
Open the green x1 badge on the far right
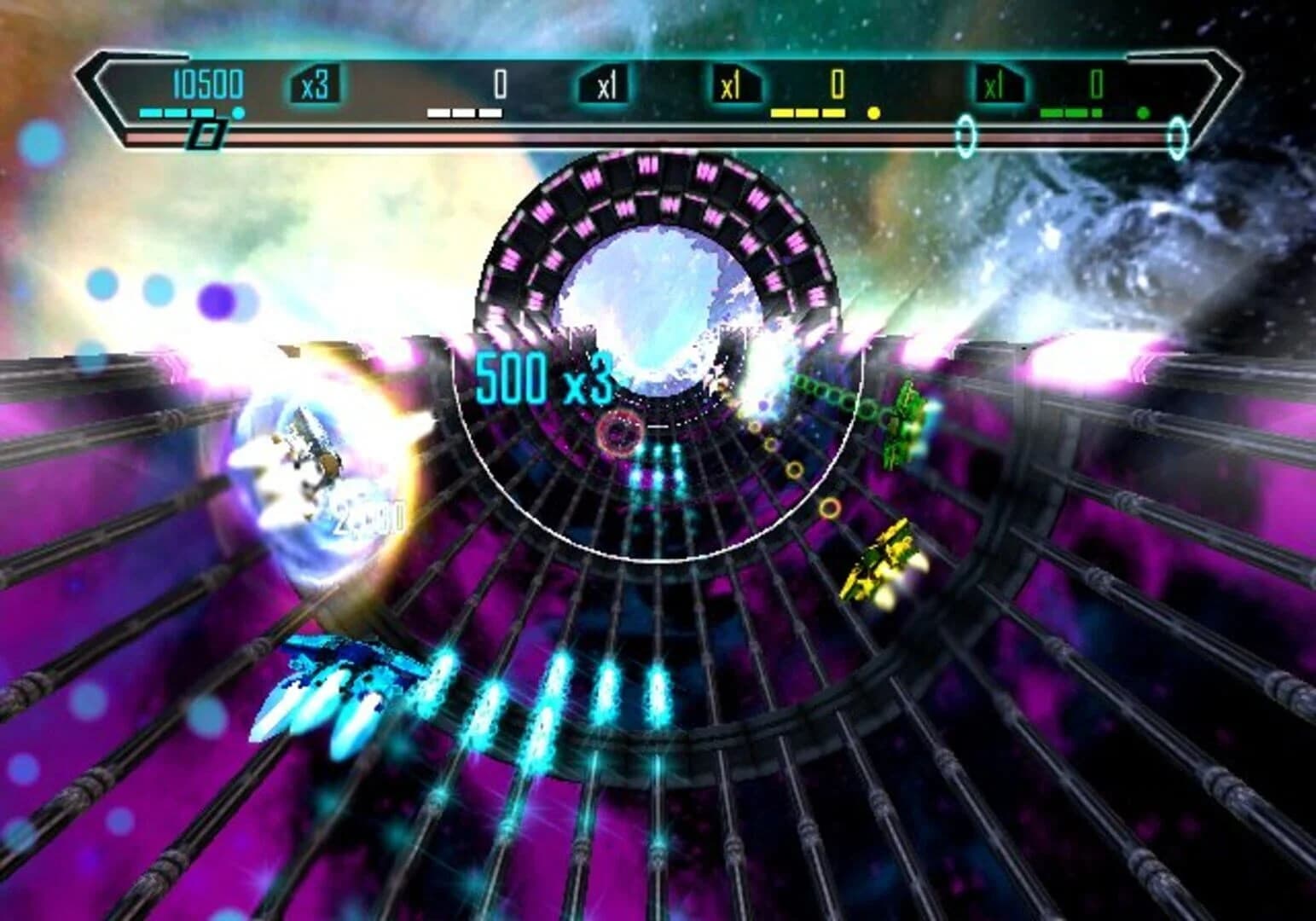point(994,84)
